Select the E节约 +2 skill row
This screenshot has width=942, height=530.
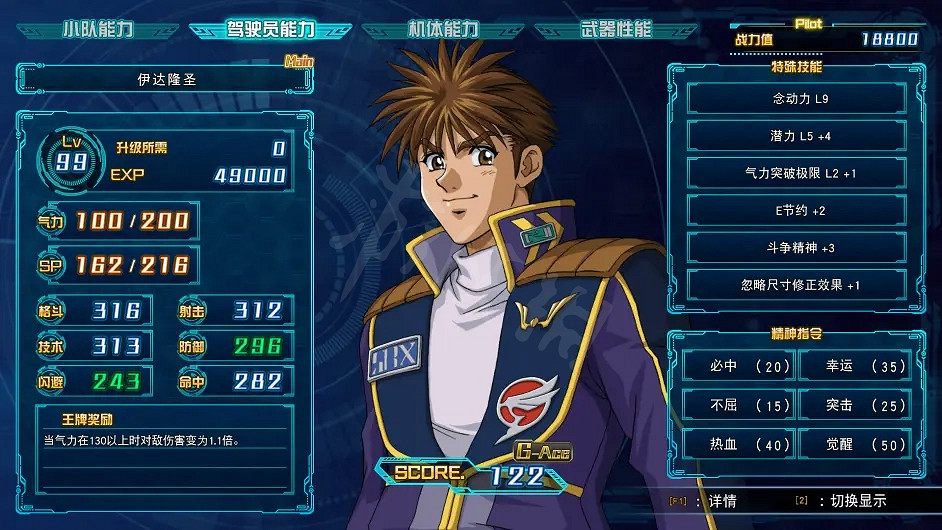(x=797, y=210)
